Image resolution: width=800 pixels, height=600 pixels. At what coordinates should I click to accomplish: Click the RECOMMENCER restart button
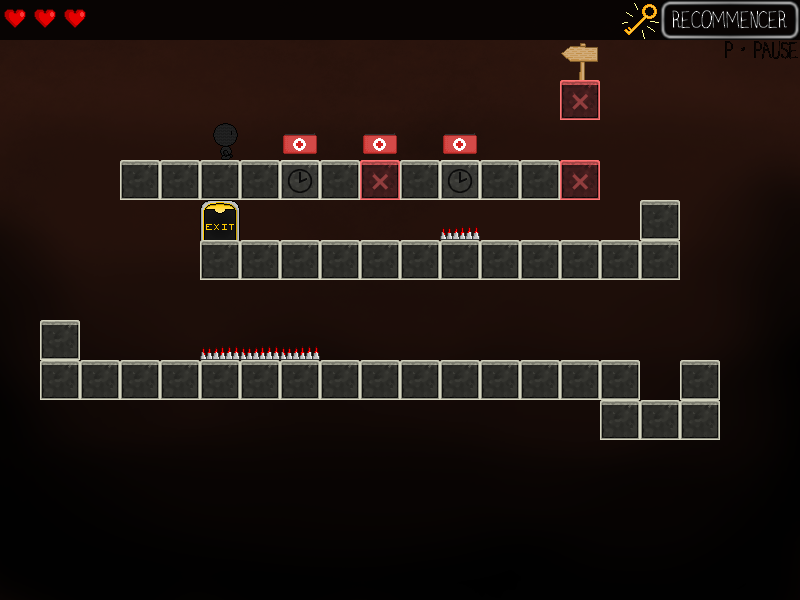coord(729,20)
